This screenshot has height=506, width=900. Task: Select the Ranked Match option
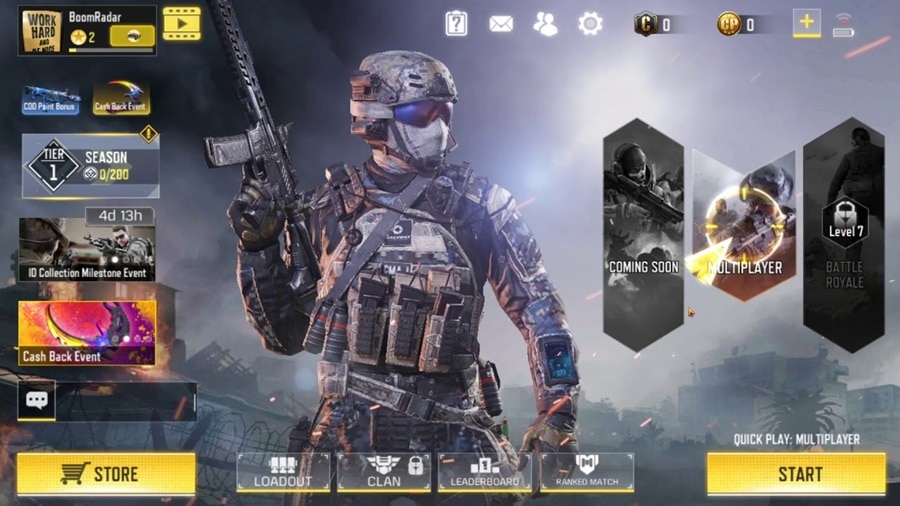point(587,472)
